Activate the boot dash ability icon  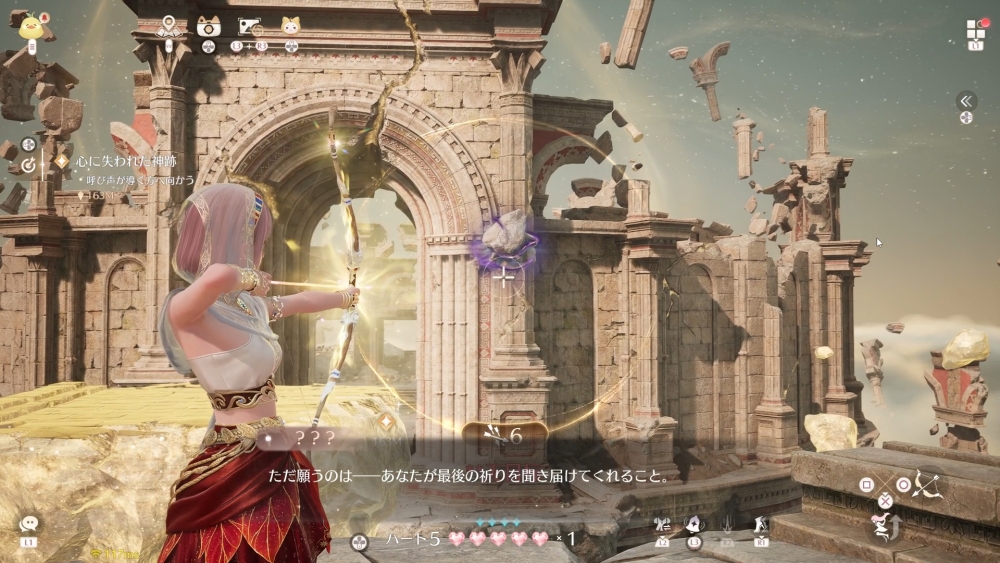point(761,524)
